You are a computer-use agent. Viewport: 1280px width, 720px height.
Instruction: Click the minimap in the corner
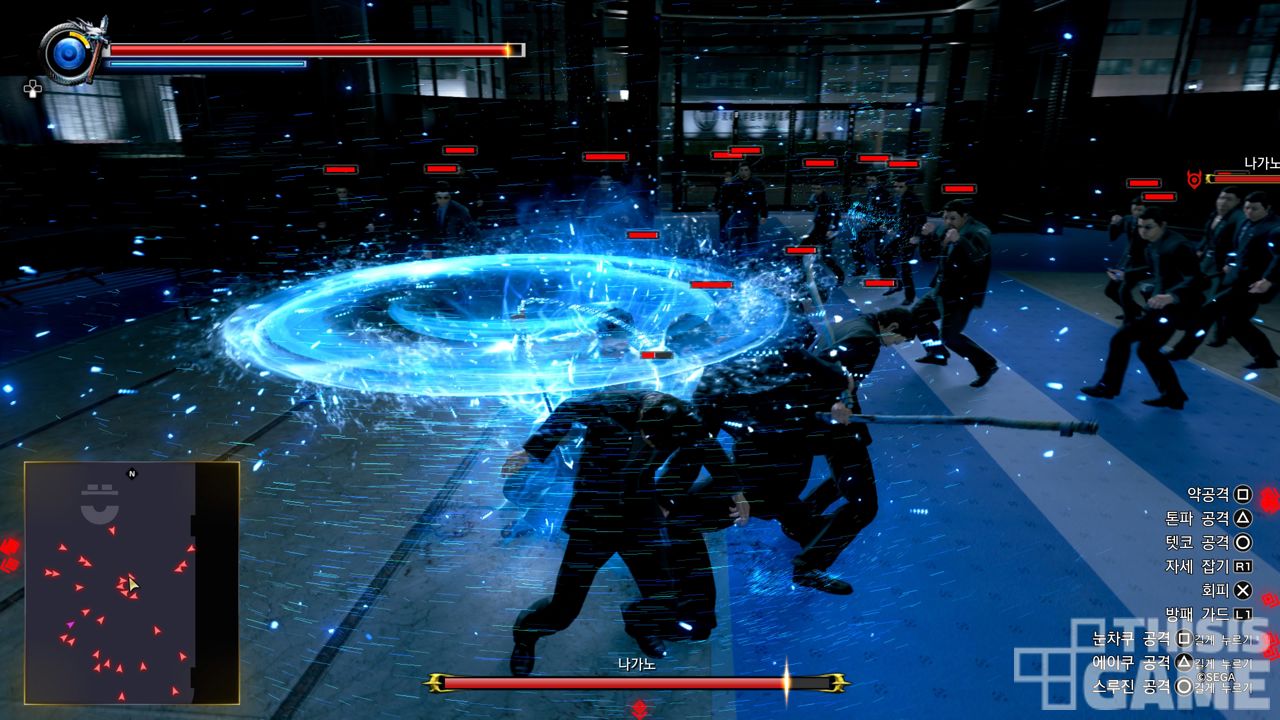[x=131, y=582]
